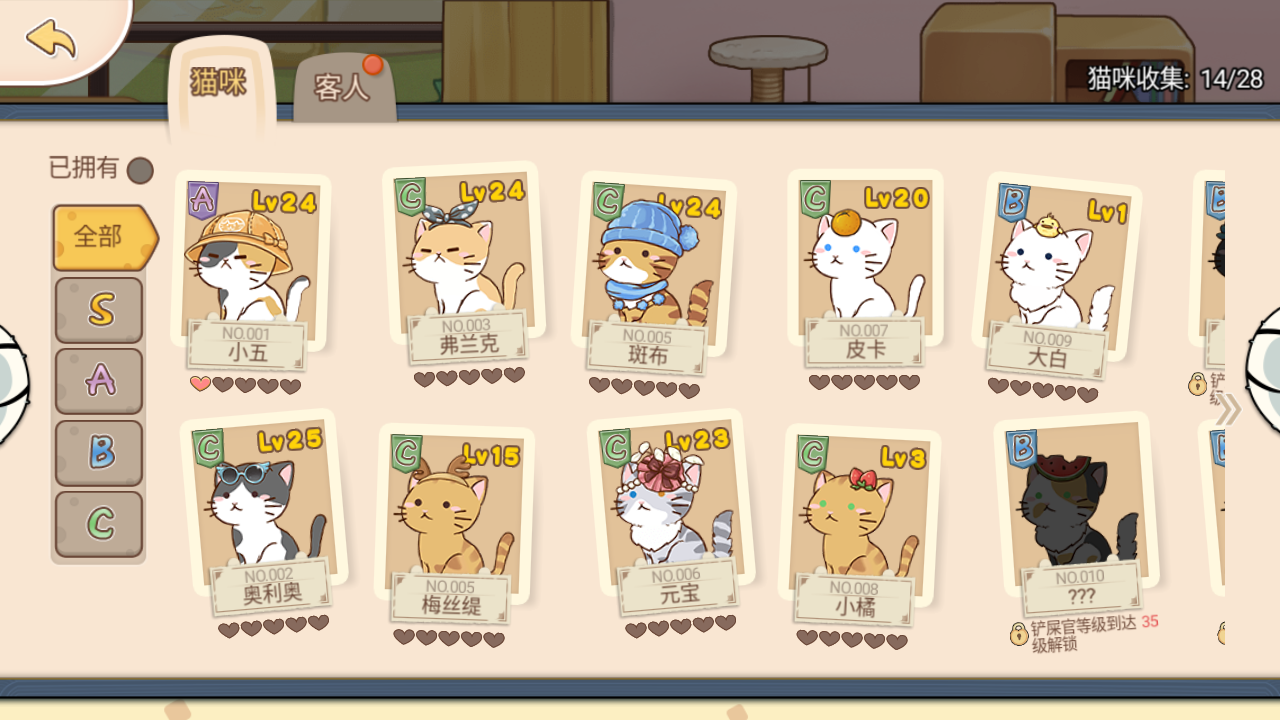Image resolution: width=1280 pixels, height=720 pixels.
Task: Enable the S rarity filter
Action: 99,309
